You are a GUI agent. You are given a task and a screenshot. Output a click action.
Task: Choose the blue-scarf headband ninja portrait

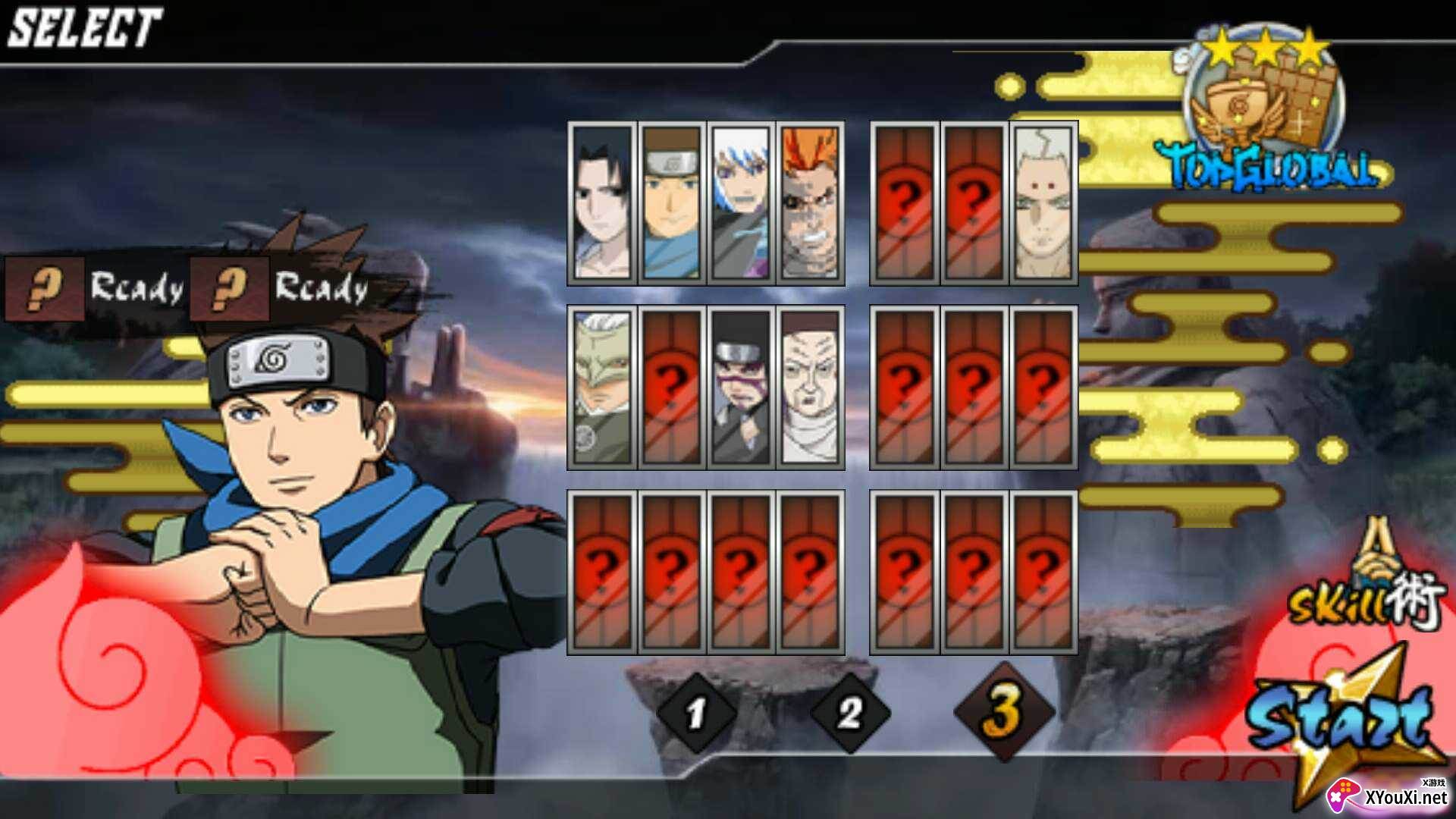pos(671,202)
